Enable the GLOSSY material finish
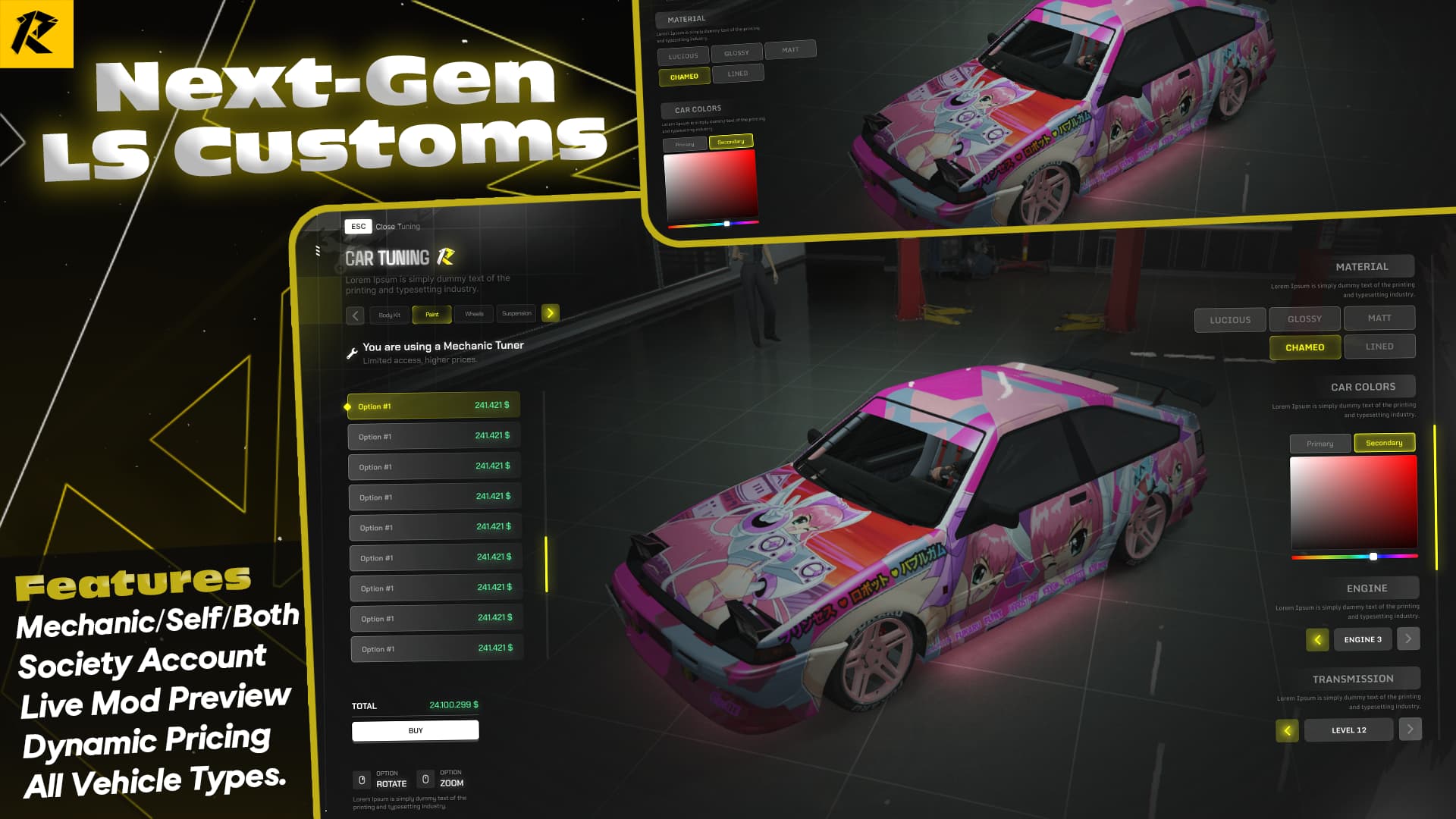The height and width of the screenshot is (819, 1456). 1304,318
